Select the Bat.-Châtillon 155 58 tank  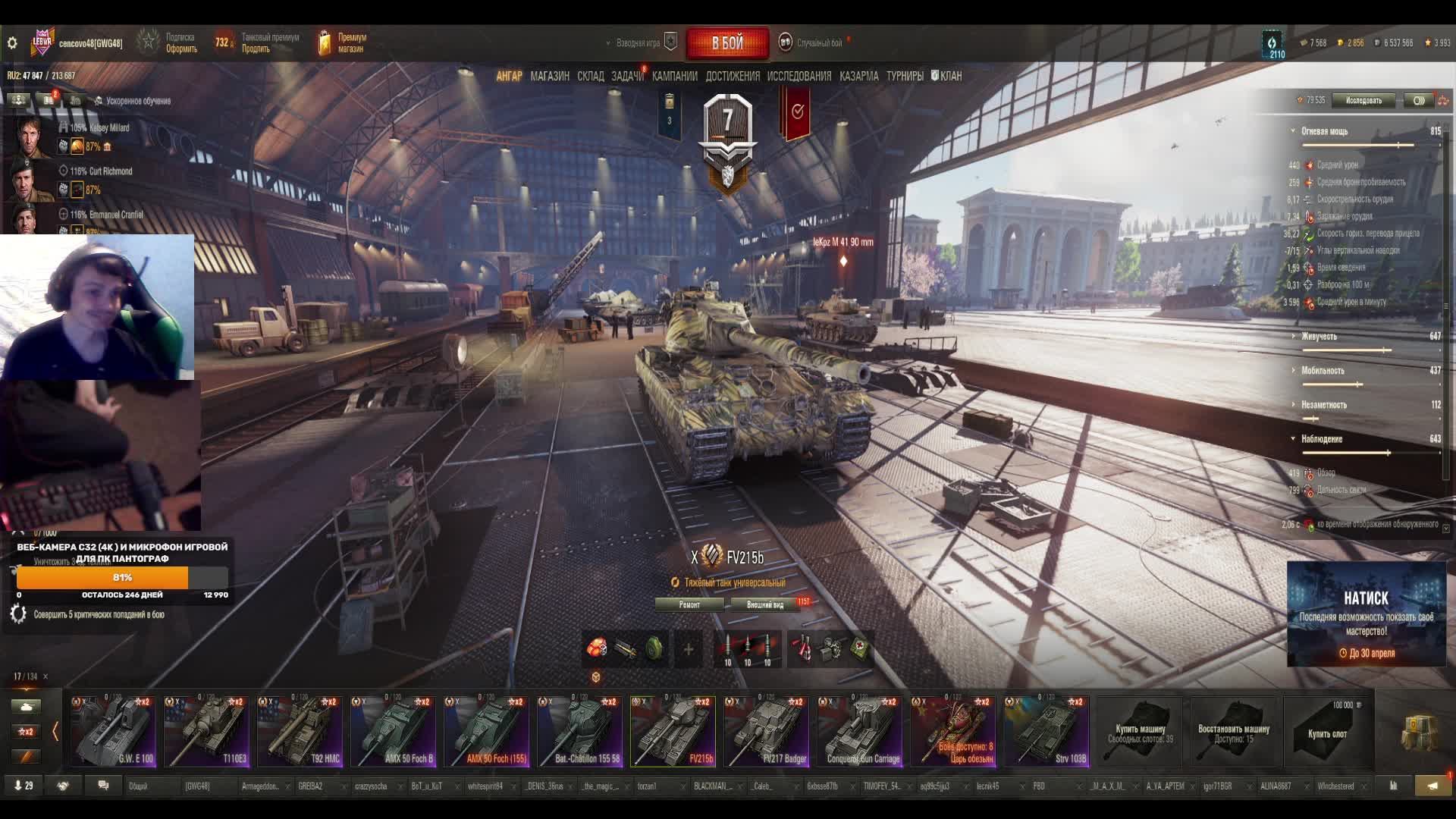click(579, 732)
